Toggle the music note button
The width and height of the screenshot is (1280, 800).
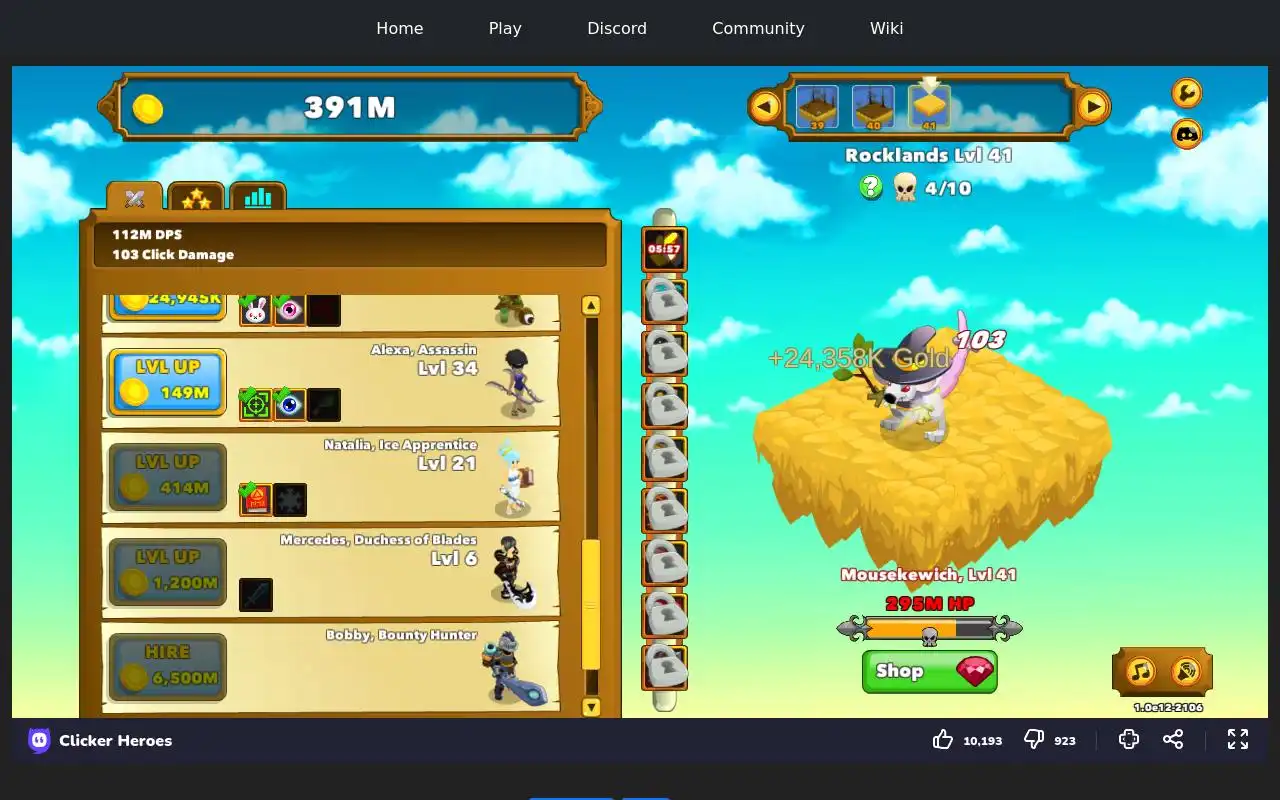[x=1141, y=671]
